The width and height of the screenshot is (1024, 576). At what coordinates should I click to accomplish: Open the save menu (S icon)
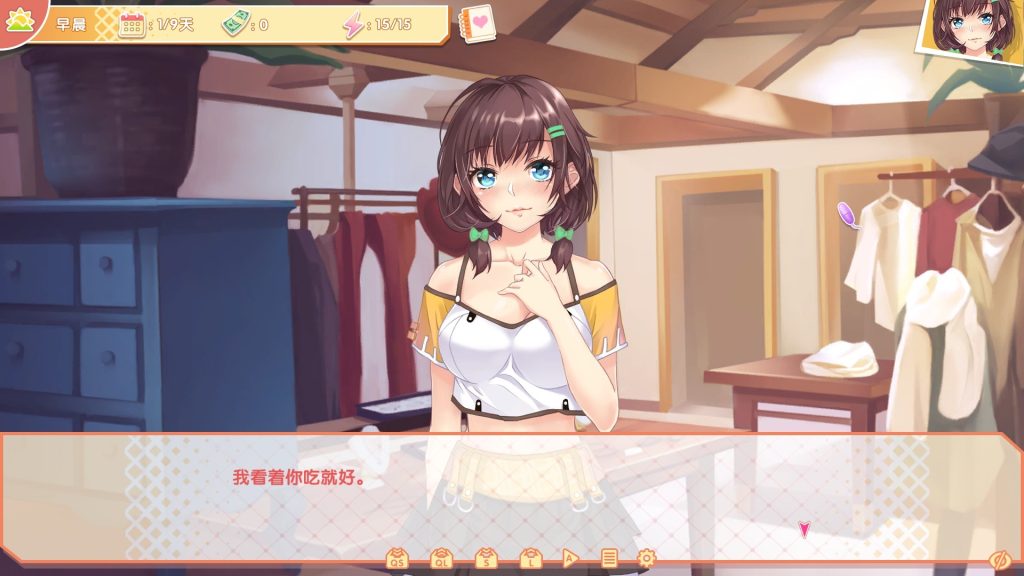tap(485, 559)
